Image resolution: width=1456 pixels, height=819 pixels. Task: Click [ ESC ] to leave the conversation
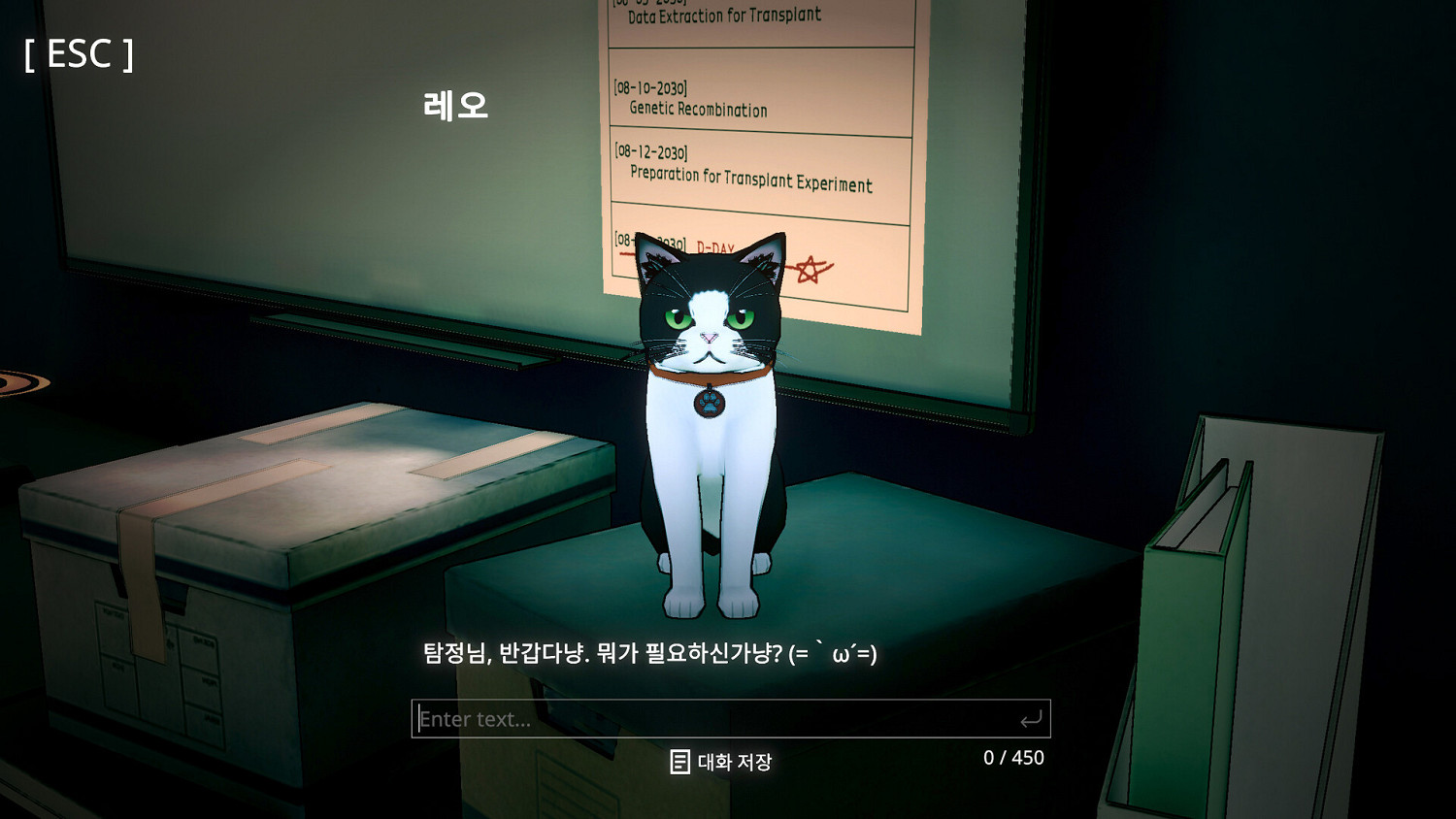click(78, 55)
